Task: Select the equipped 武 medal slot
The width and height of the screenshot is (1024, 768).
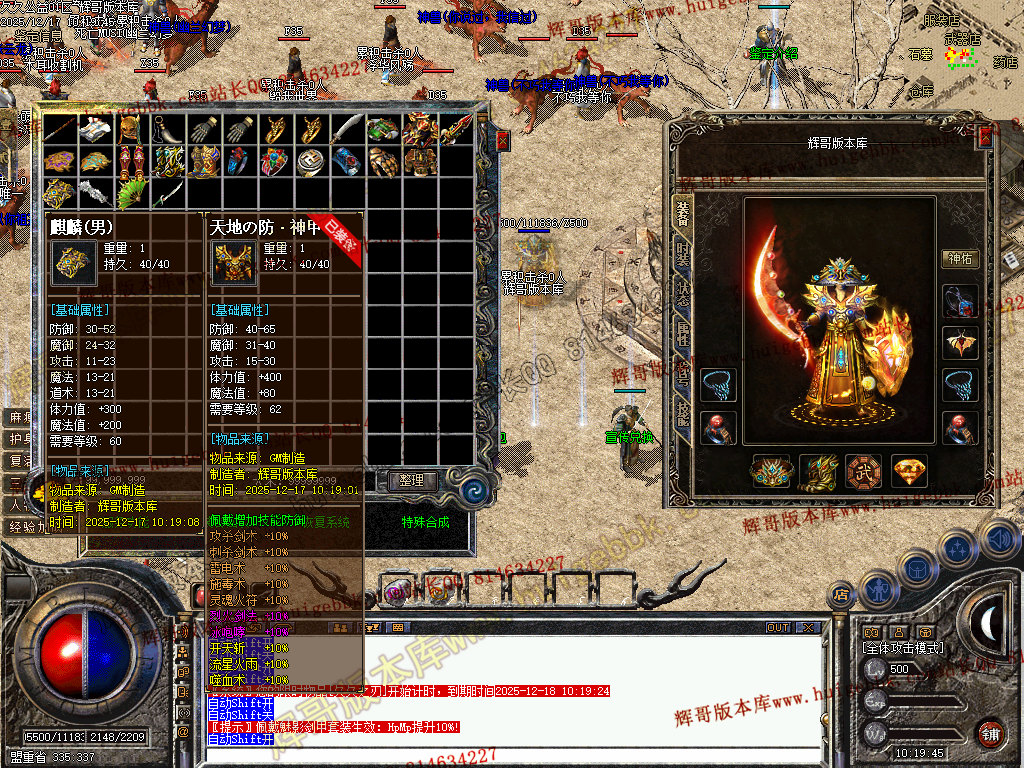Action: [862, 471]
